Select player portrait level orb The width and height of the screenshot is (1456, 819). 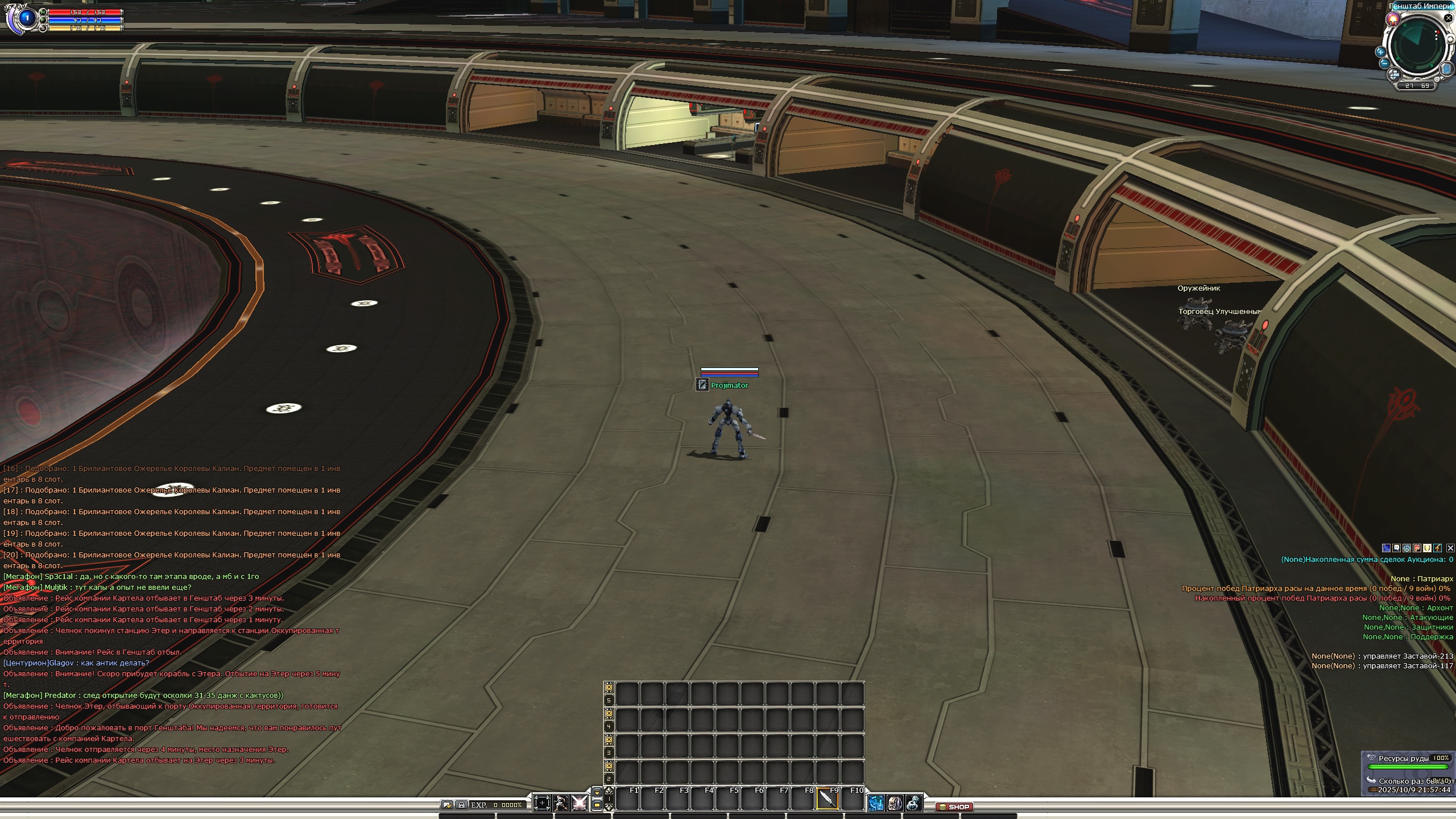click(x=26, y=18)
